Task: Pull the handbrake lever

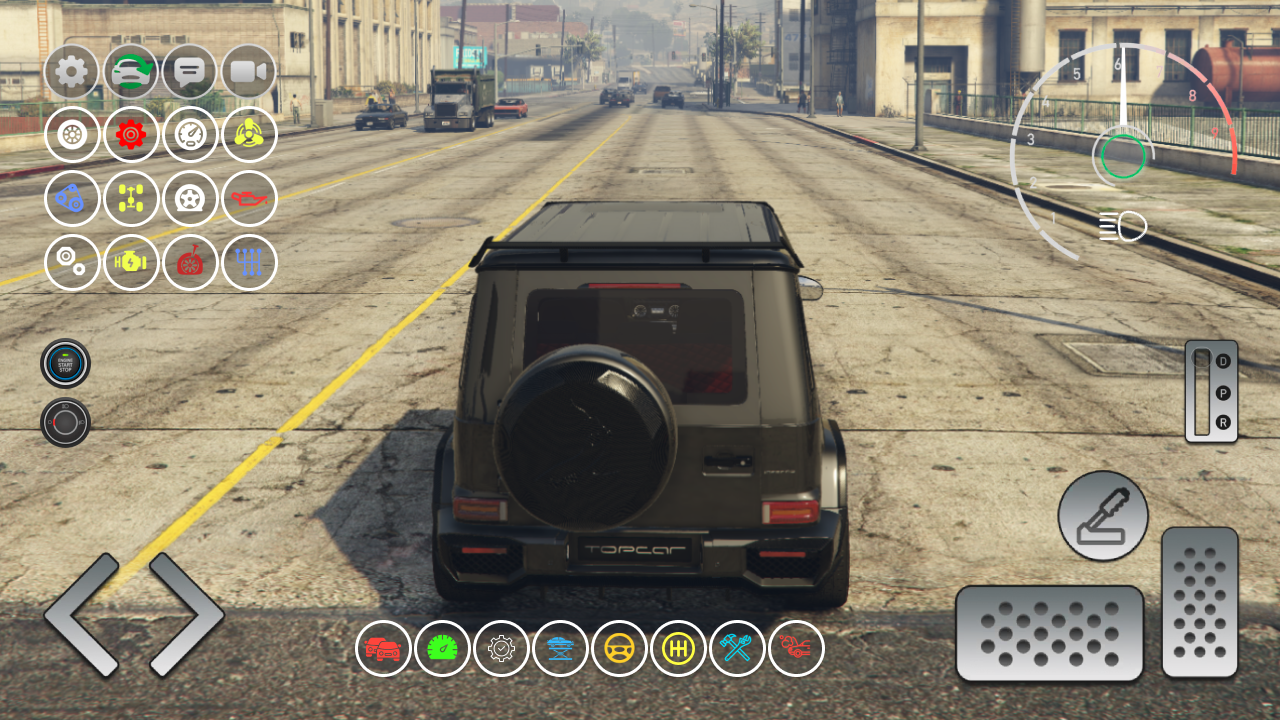Action: pos(1102,516)
